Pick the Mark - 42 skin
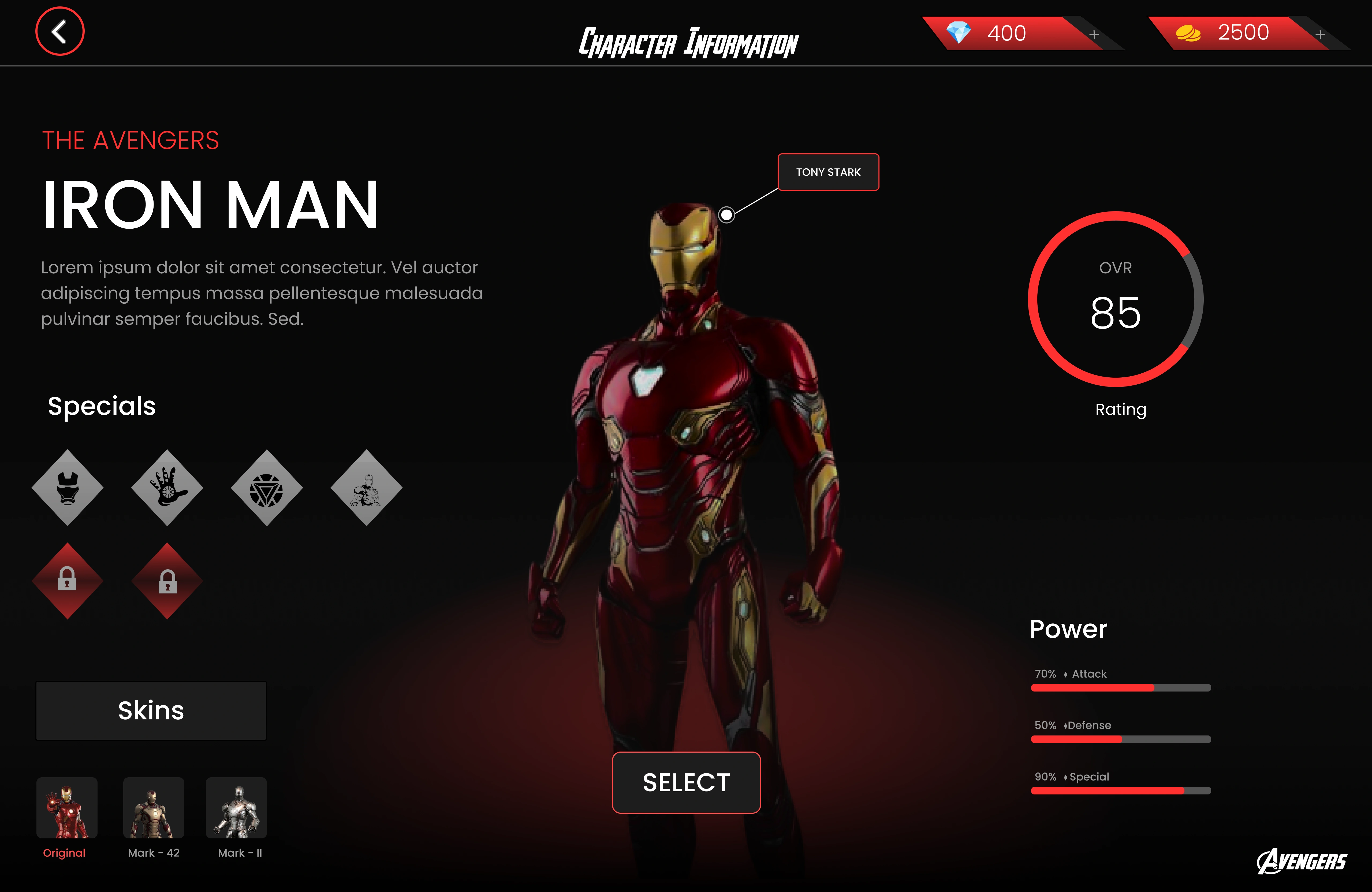This screenshot has height=892, width=1372. 153,808
